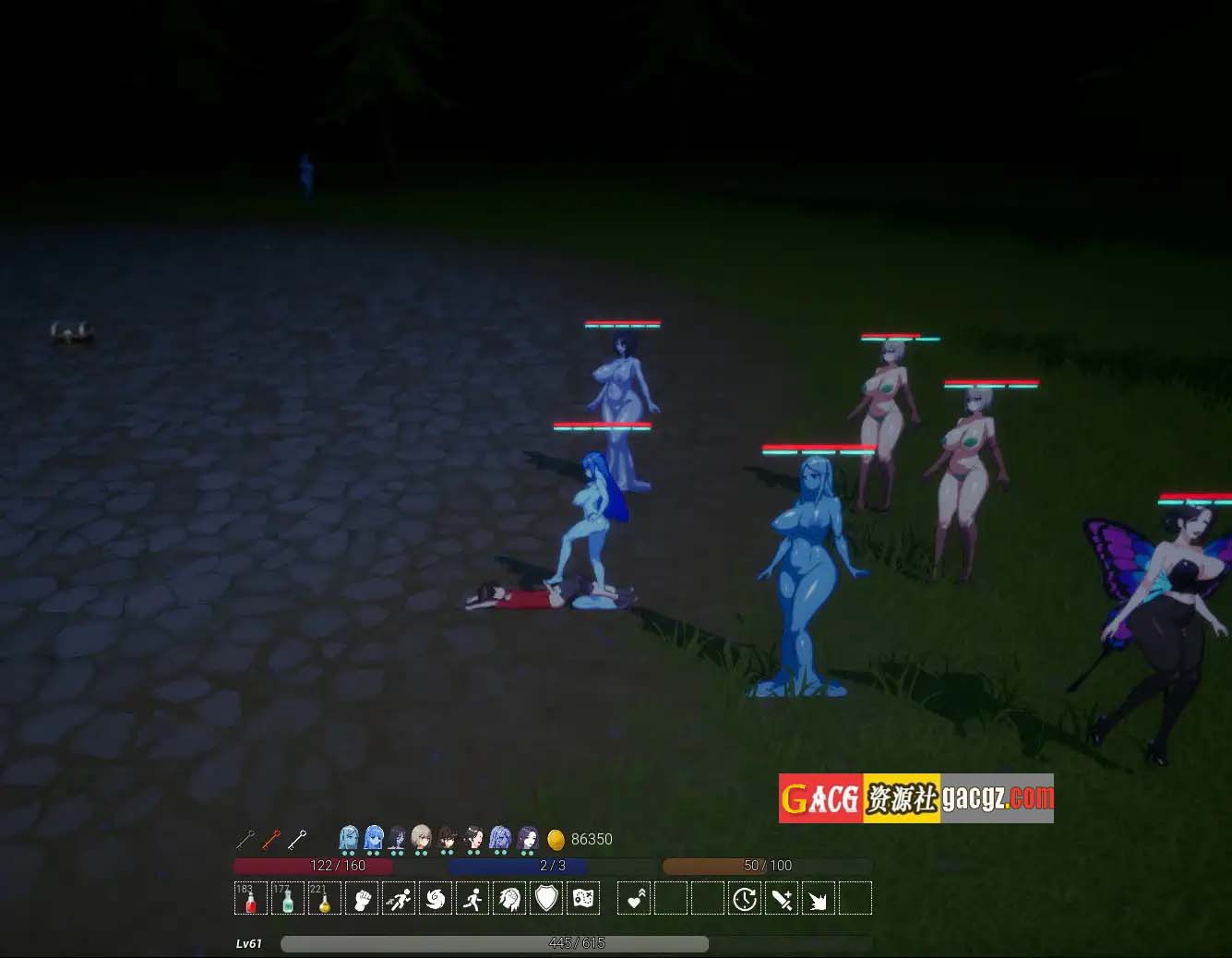Select the orange key icon

271,839
